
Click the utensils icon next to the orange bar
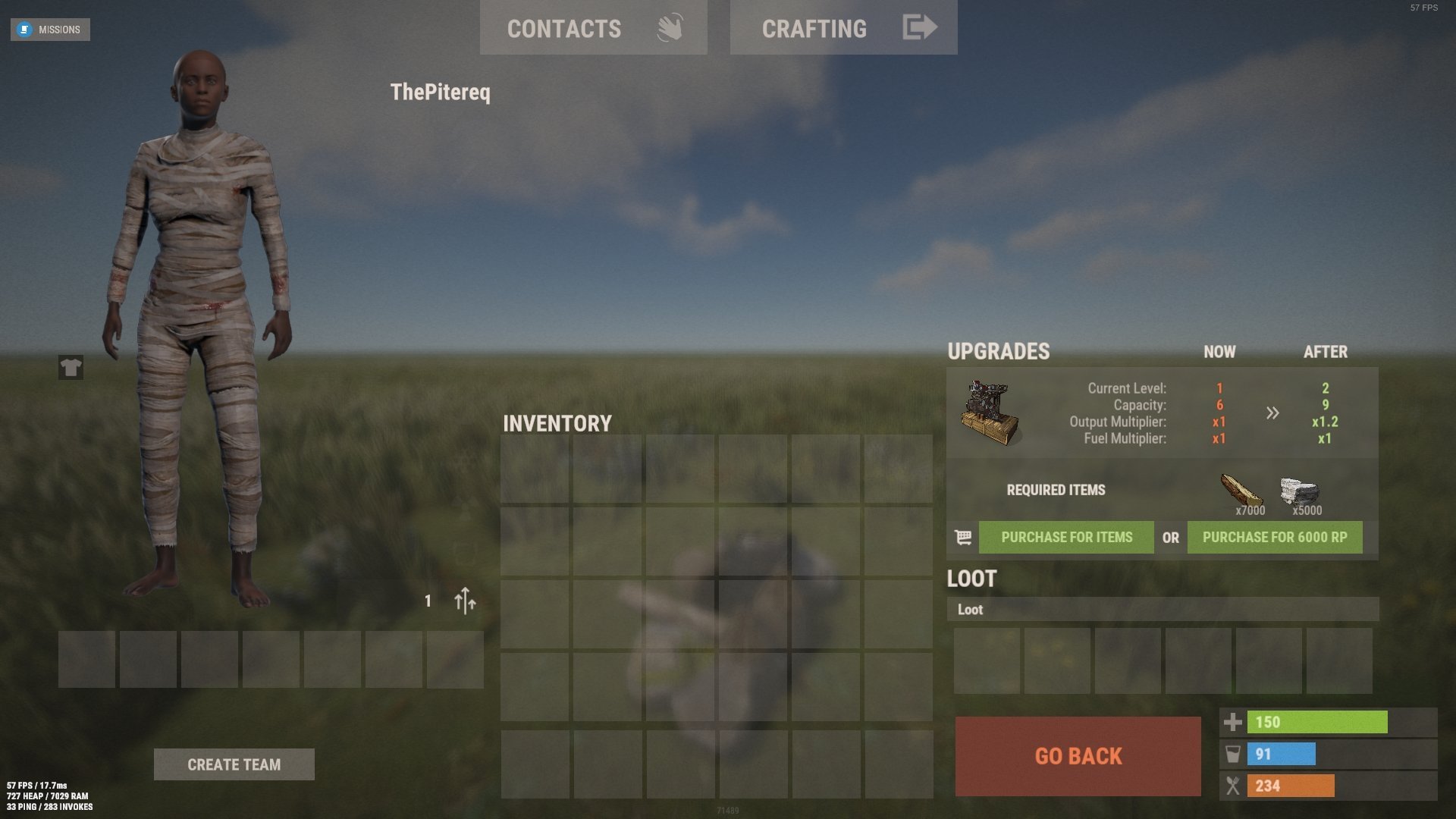click(x=1233, y=786)
